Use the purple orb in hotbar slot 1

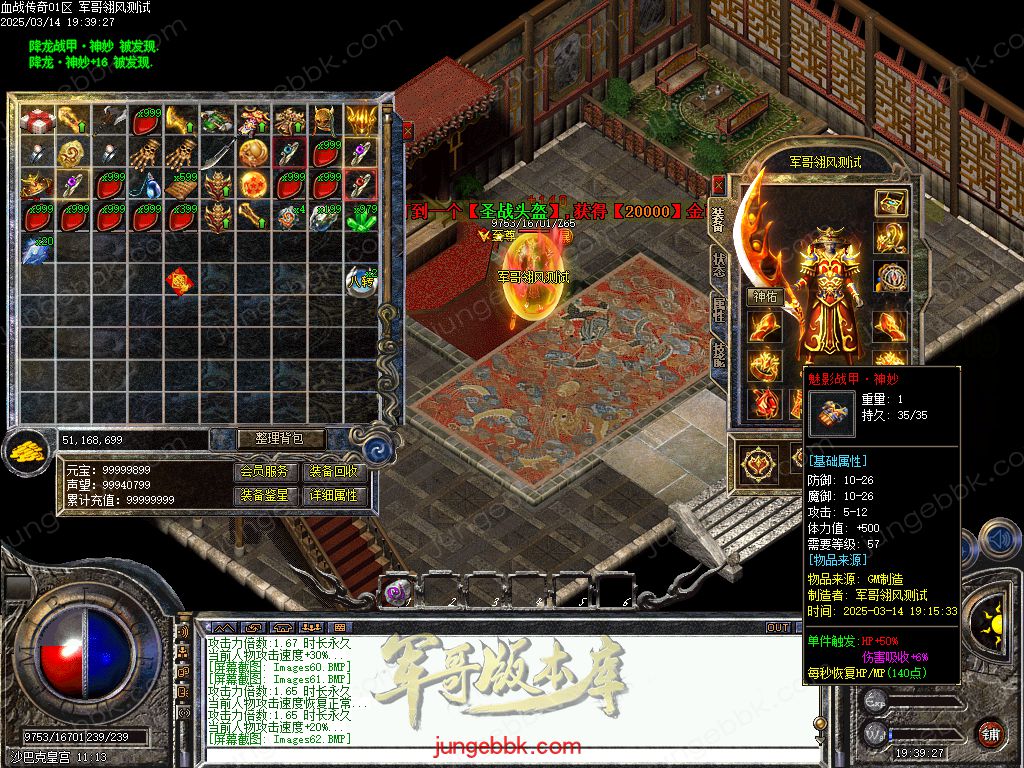[399, 592]
